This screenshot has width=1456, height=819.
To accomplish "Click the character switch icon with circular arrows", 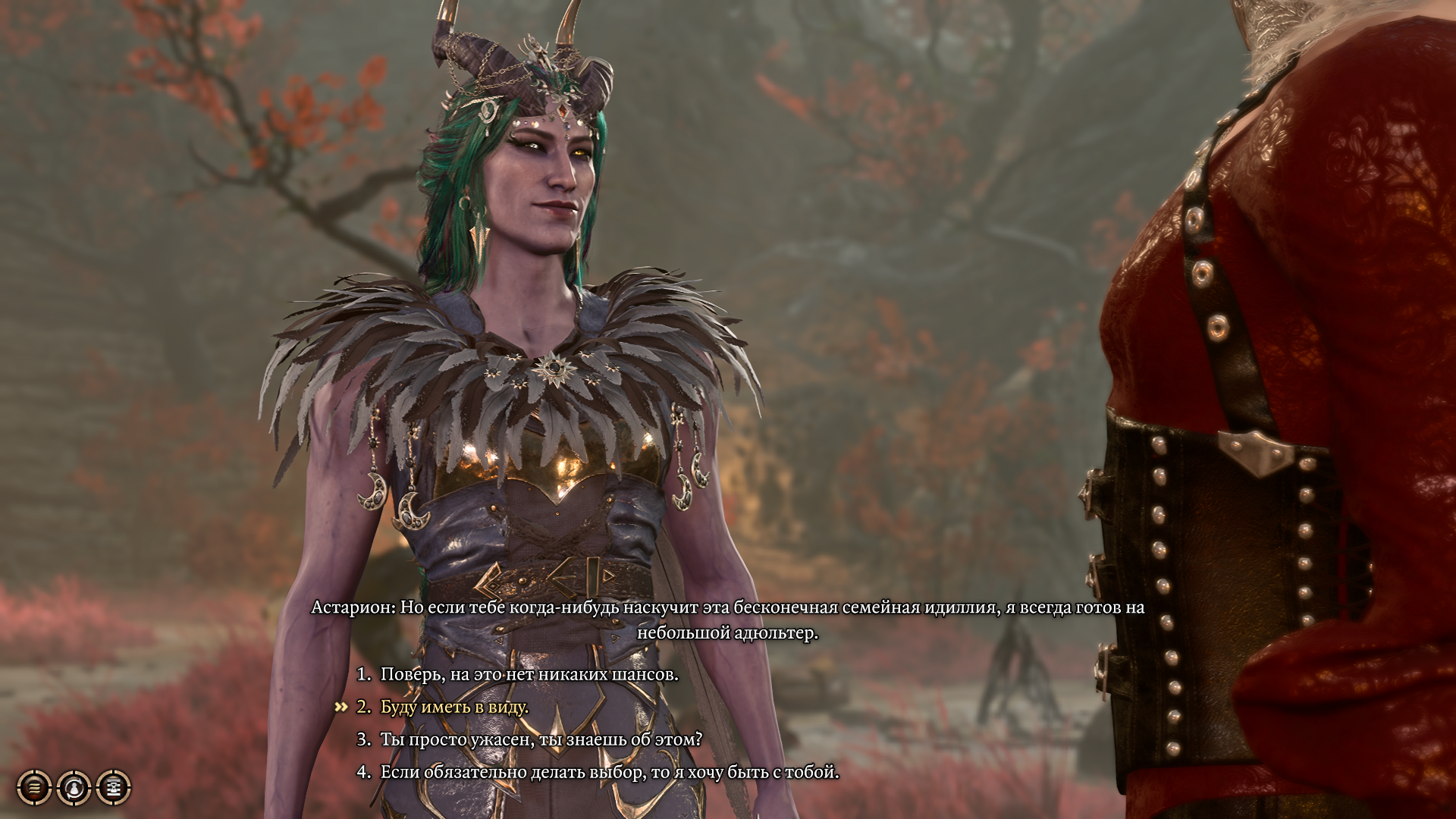I will coord(74,787).
